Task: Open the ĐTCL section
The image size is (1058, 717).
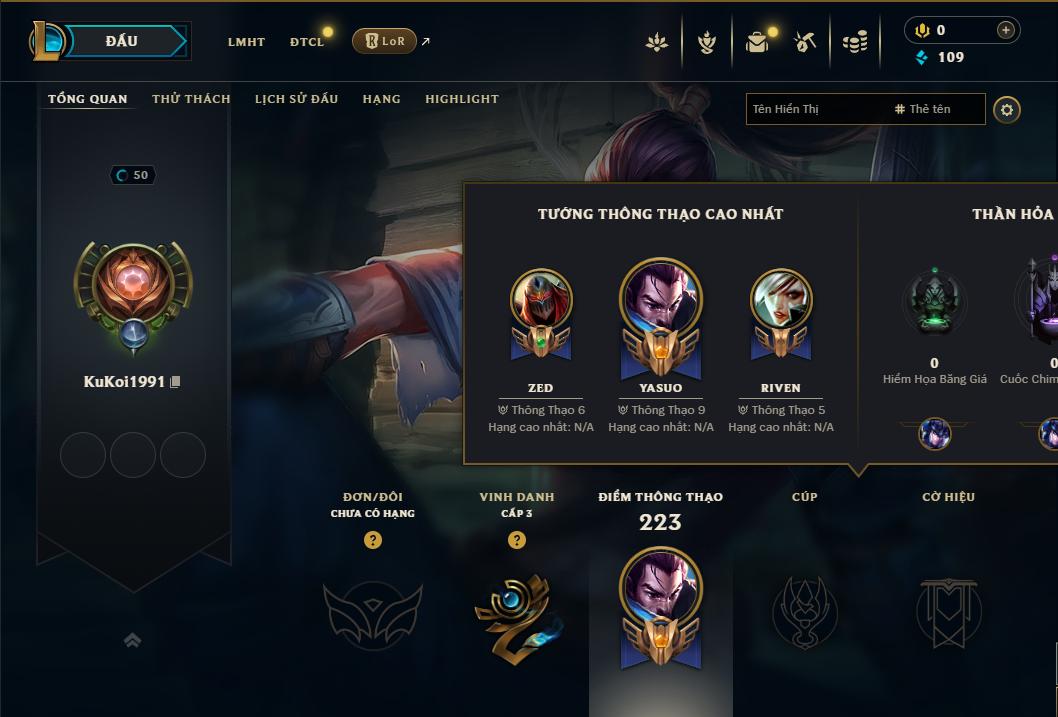Action: click(307, 42)
